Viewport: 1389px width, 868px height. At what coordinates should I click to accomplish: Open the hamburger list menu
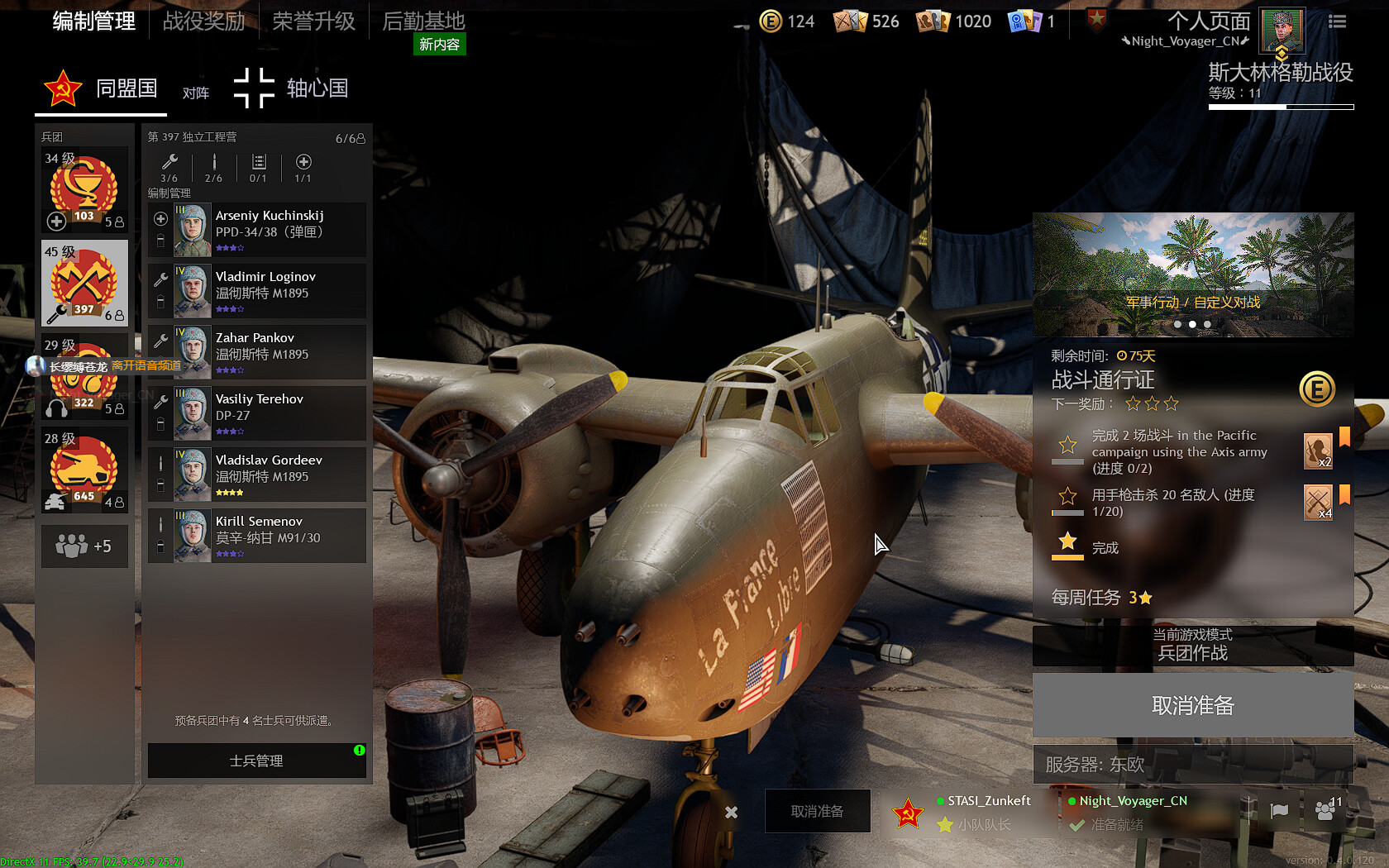pyautogui.click(x=1337, y=21)
